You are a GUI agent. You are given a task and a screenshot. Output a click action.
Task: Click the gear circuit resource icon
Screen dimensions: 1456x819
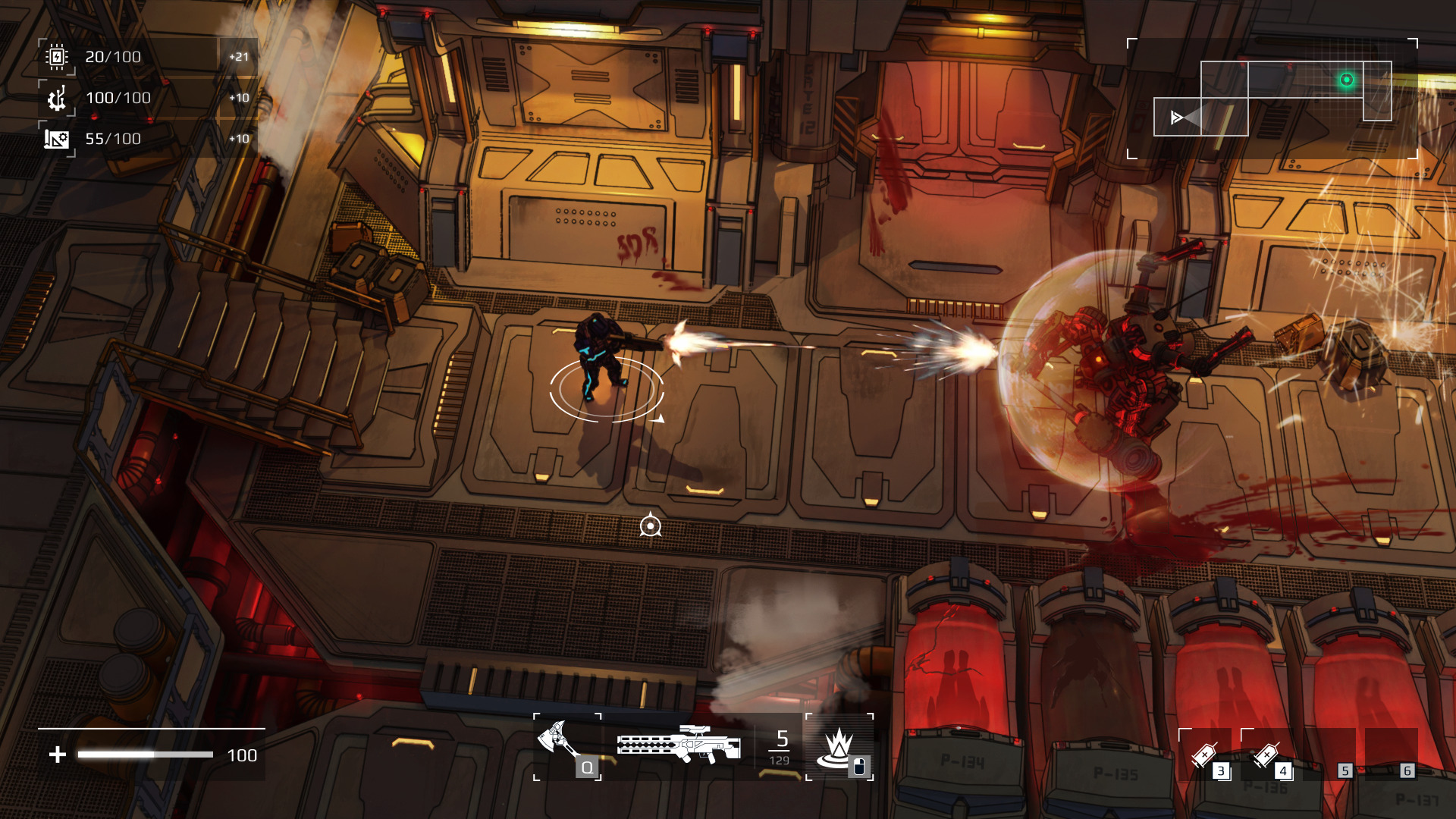tap(57, 98)
